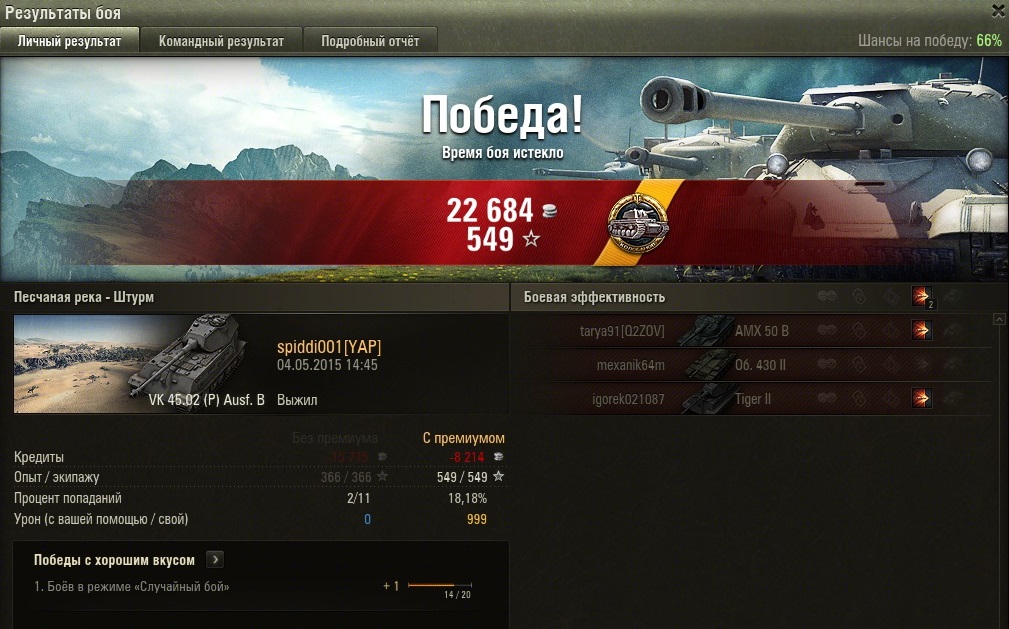Open the Командный результат tab
The width and height of the screenshot is (1009, 629).
click(220, 41)
